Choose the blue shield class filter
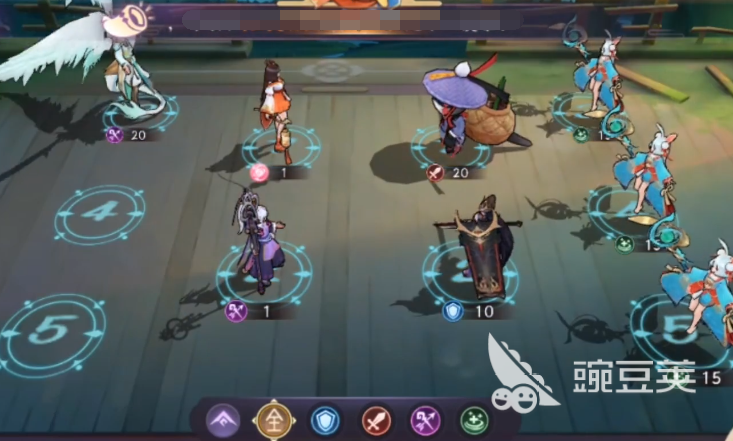Image resolution: width=733 pixels, height=441 pixels. click(326, 420)
